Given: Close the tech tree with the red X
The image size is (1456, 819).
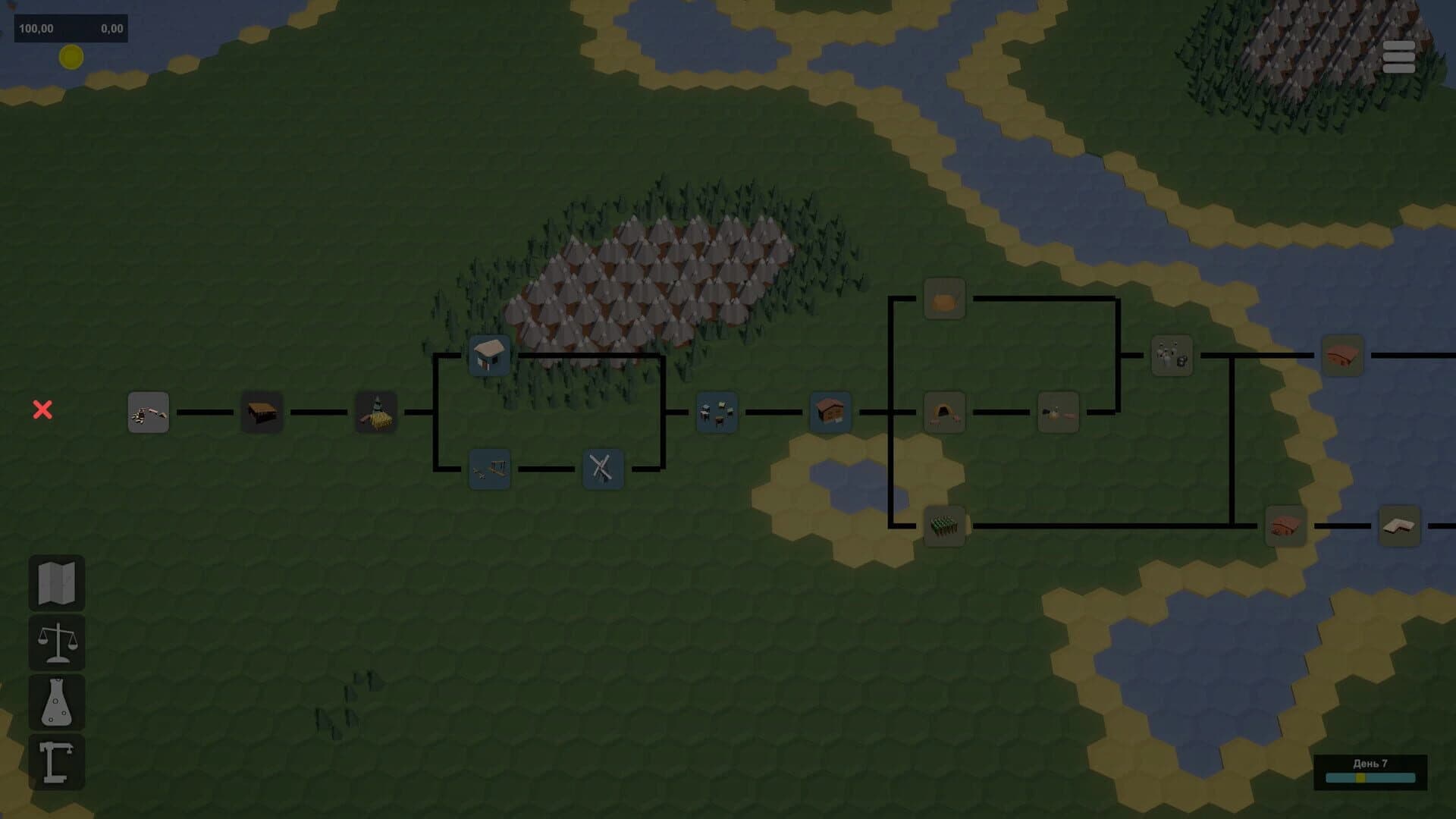Looking at the screenshot, I should [x=43, y=409].
